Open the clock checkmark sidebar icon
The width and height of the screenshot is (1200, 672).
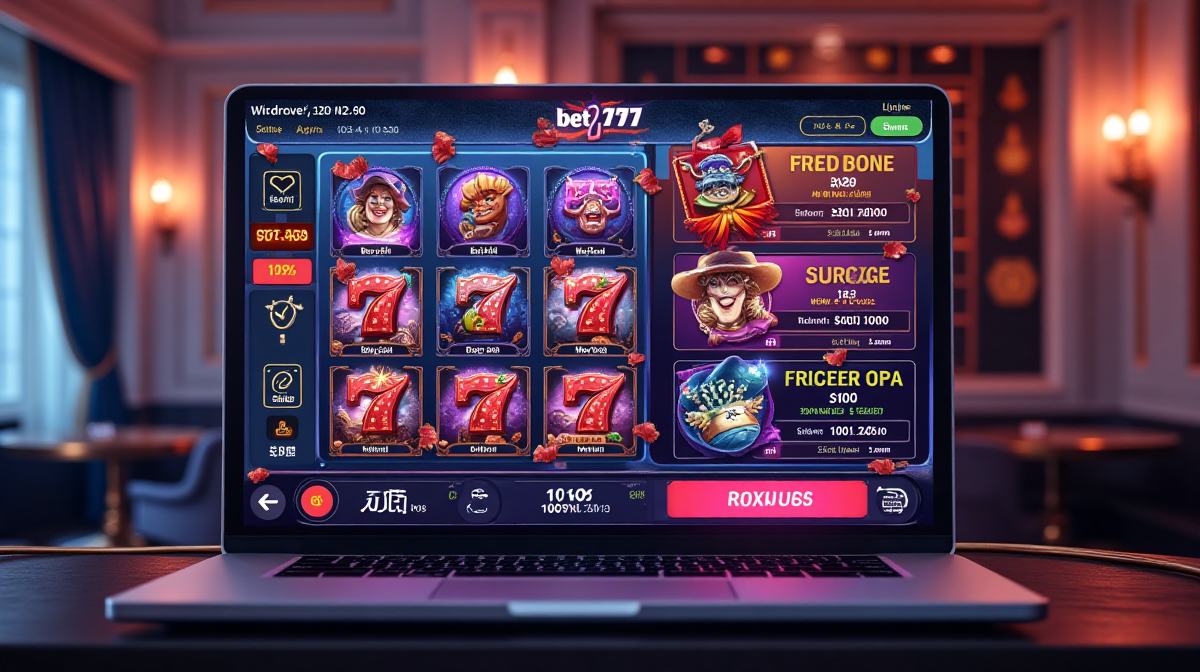pyautogui.click(x=282, y=314)
